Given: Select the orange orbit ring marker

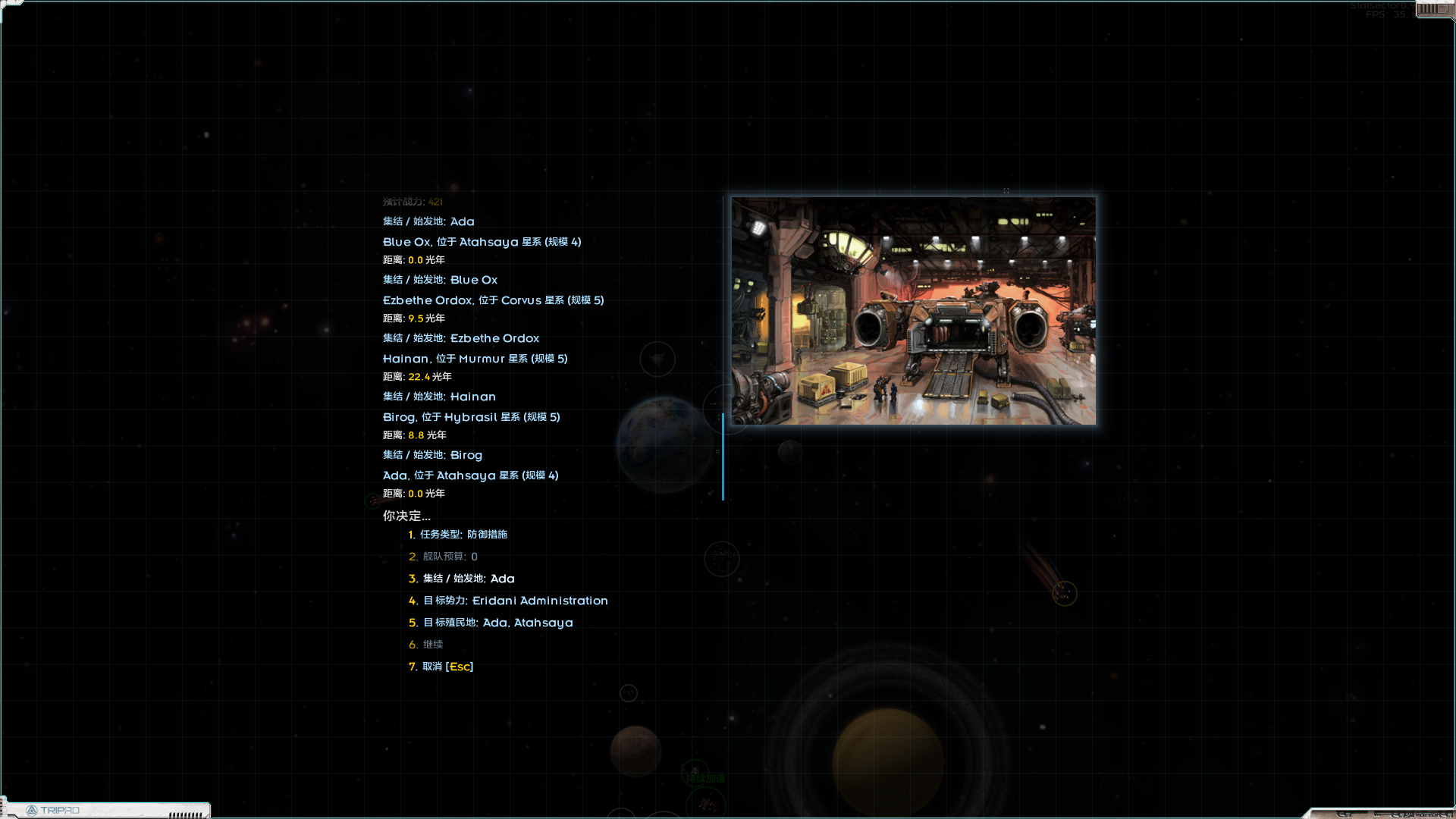Looking at the screenshot, I should click(x=1065, y=595).
